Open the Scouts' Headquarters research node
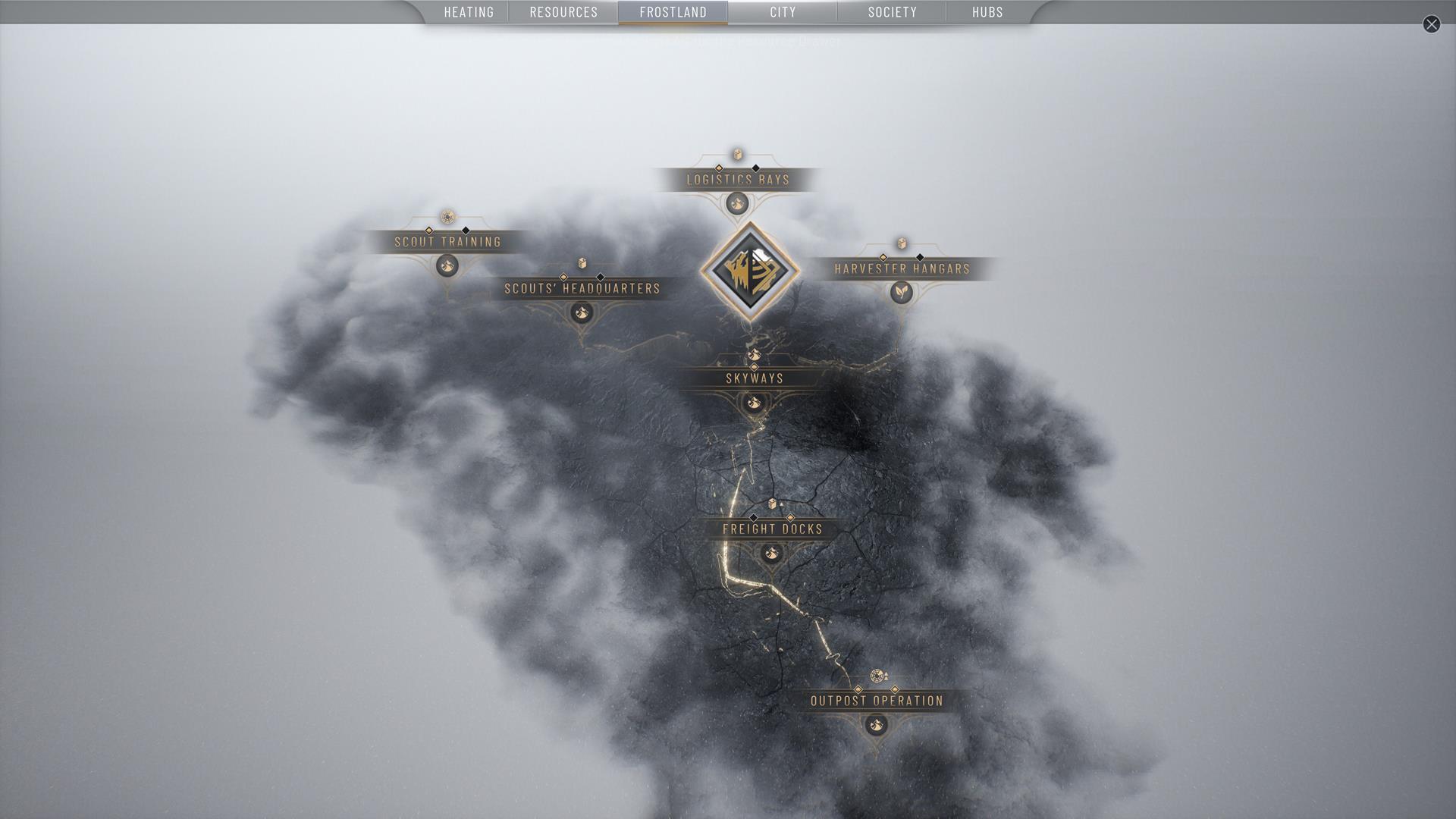This screenshot has width=1456, height=819. [x=582, y=288]
